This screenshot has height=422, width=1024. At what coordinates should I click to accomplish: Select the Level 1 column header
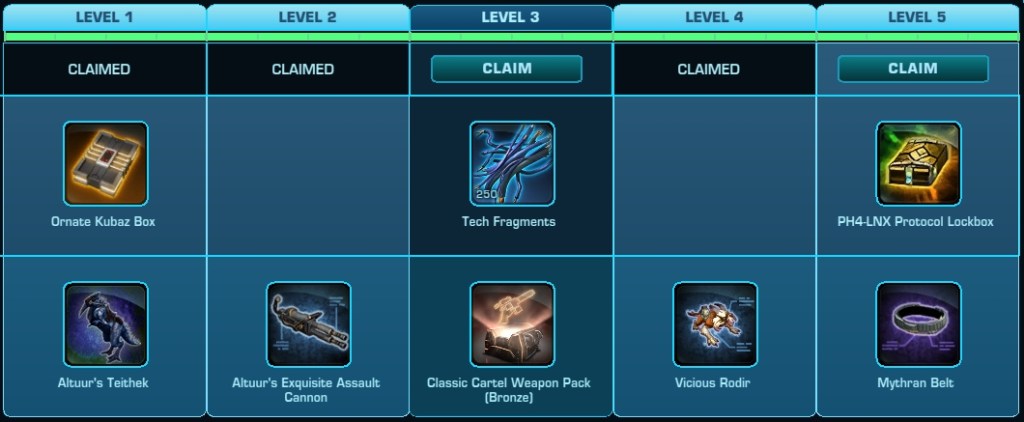point(103,17)
